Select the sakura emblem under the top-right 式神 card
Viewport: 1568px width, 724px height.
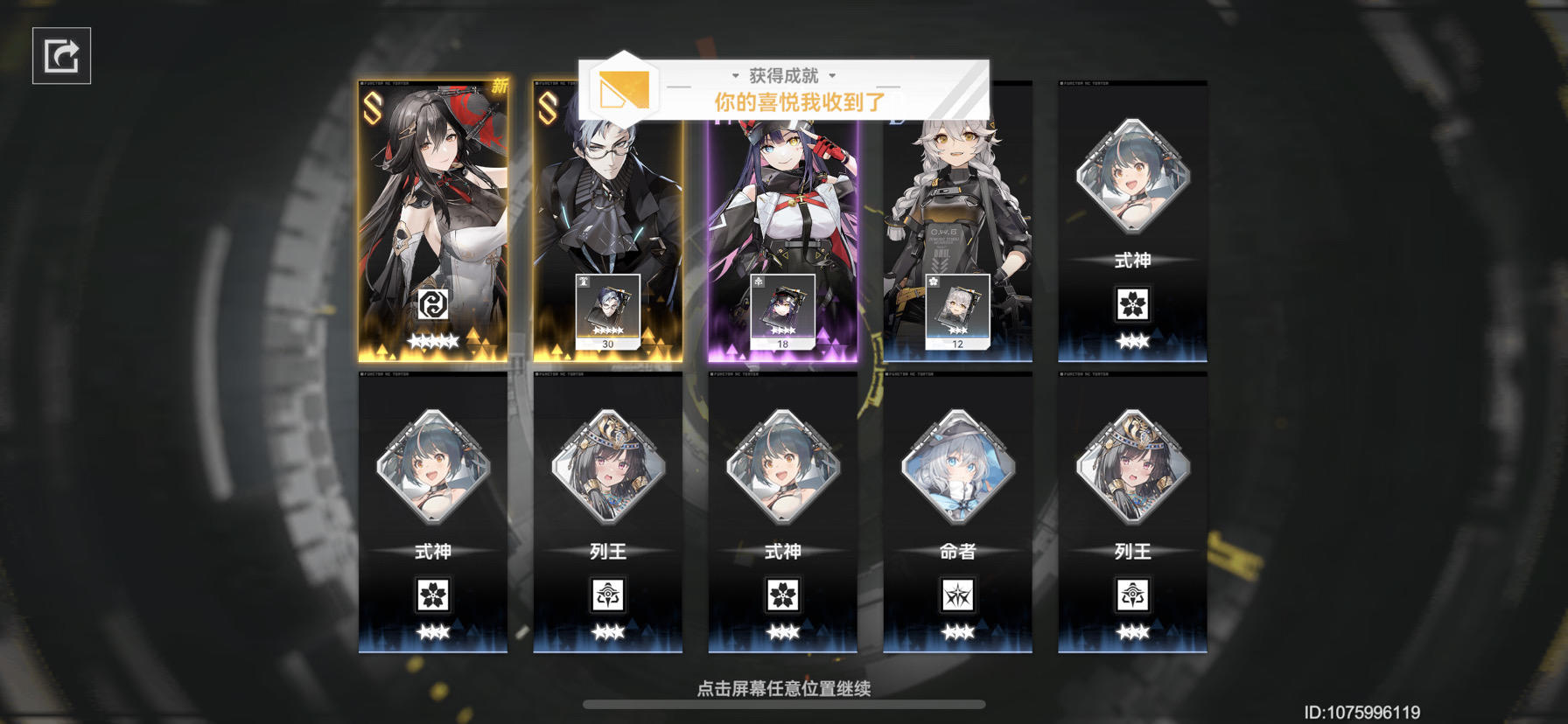pyautogui.click(x=1133, y=302)
